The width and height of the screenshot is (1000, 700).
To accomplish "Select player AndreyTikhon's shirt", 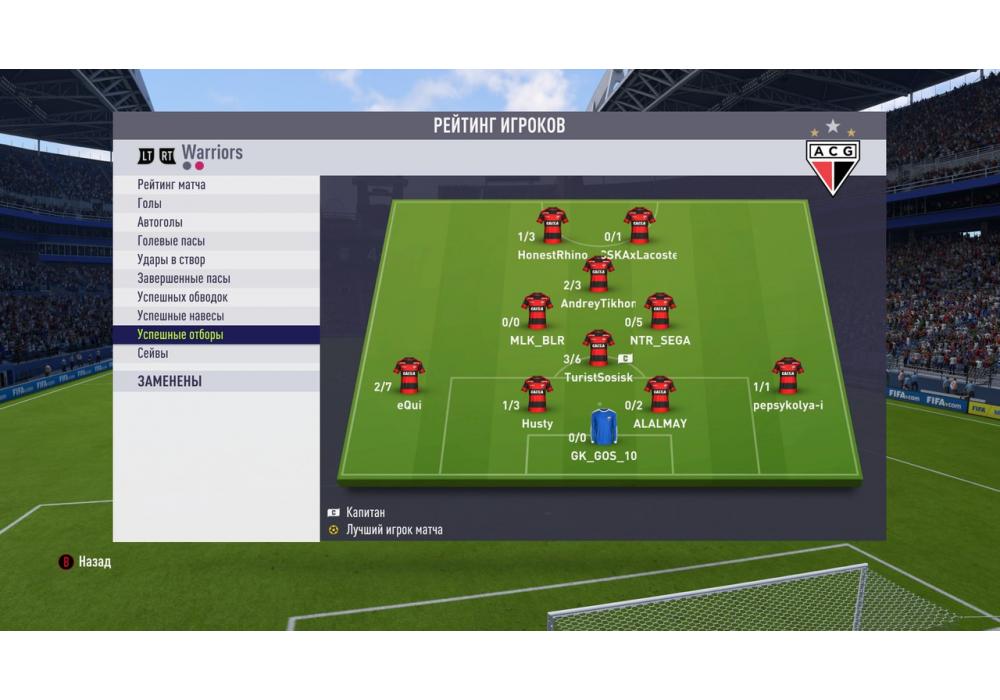I will (x=598, y=274).
